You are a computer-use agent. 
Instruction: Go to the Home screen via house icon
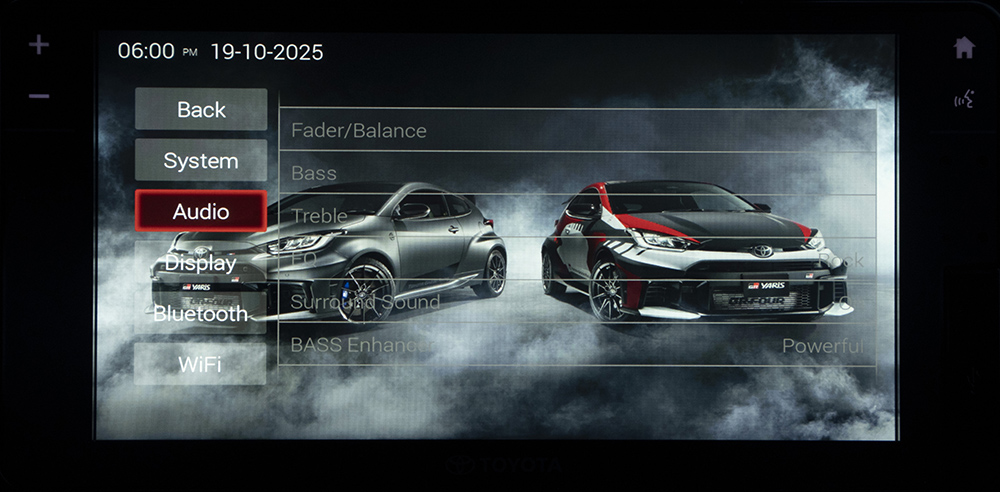coord(964,48)
